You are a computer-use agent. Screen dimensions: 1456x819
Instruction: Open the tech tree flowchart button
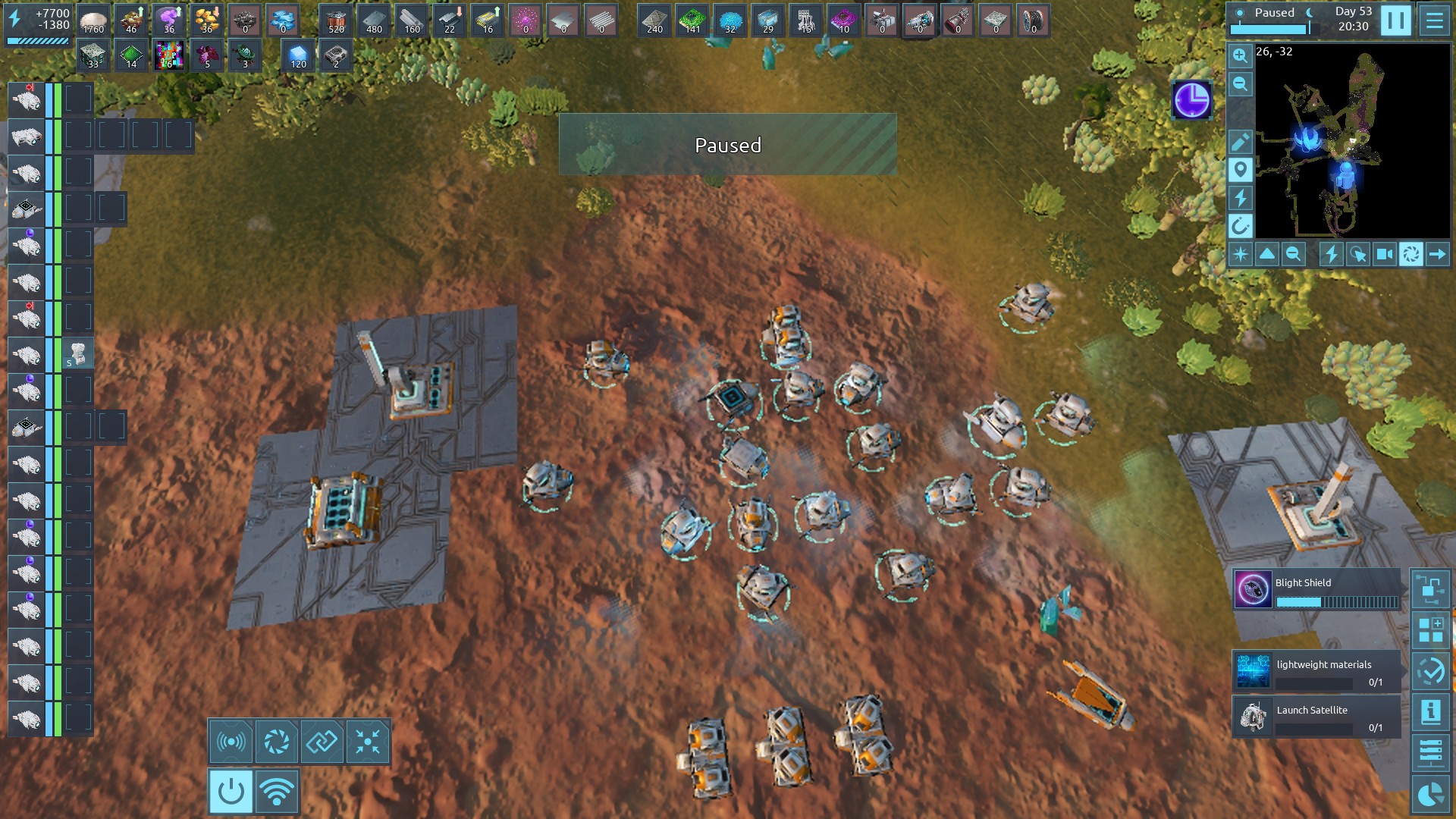point(1431,589)
